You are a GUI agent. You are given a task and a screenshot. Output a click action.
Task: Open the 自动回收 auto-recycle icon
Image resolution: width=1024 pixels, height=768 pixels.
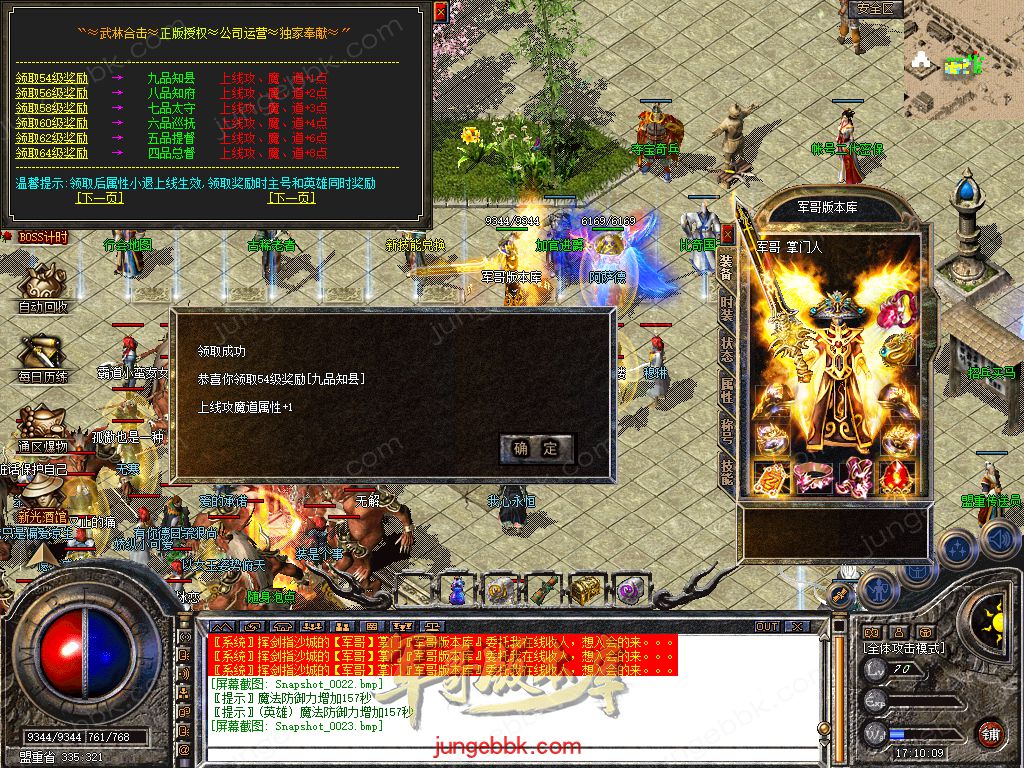coord(43,287)
